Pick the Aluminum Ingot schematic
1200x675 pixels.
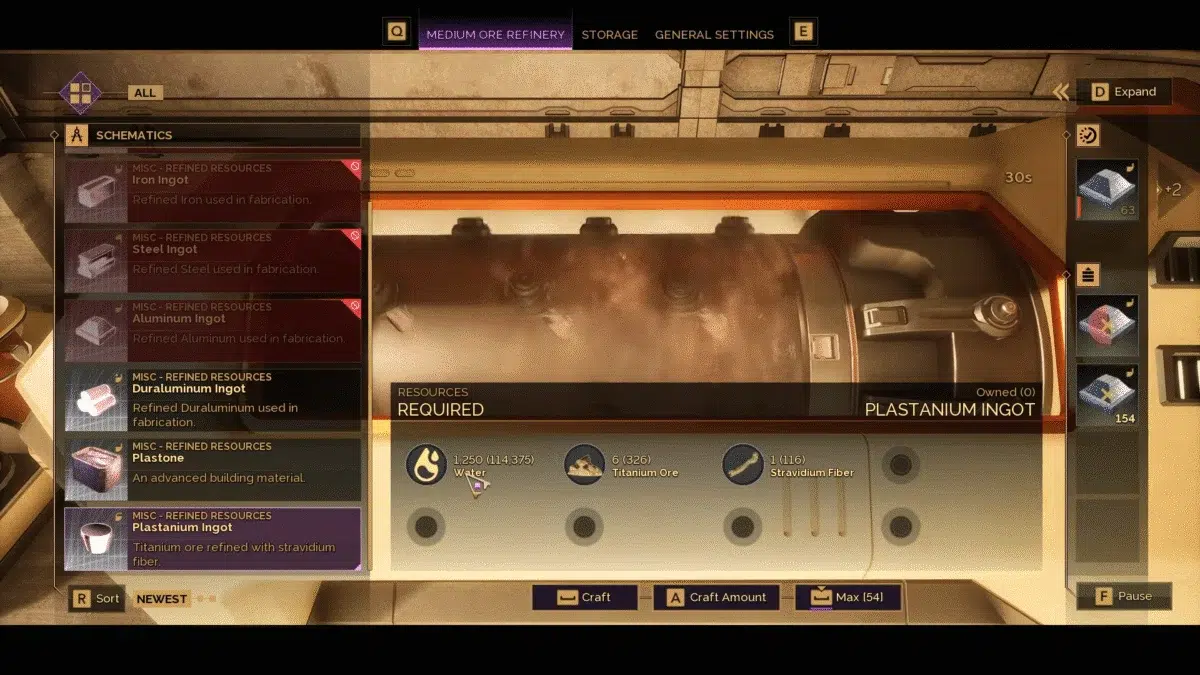[x=212, y=329]
